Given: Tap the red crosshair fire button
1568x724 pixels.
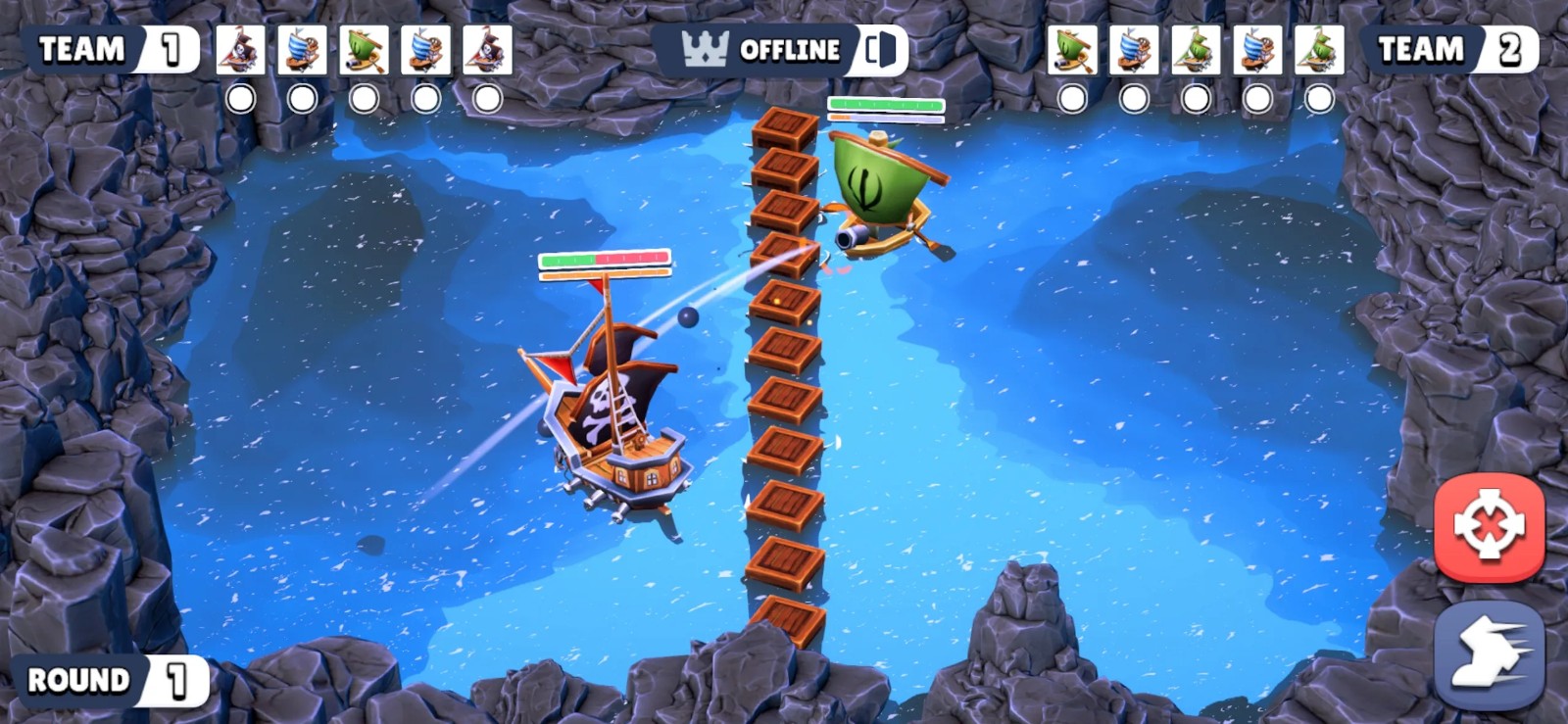Looking at the screenshot, I should point(1488,527).
